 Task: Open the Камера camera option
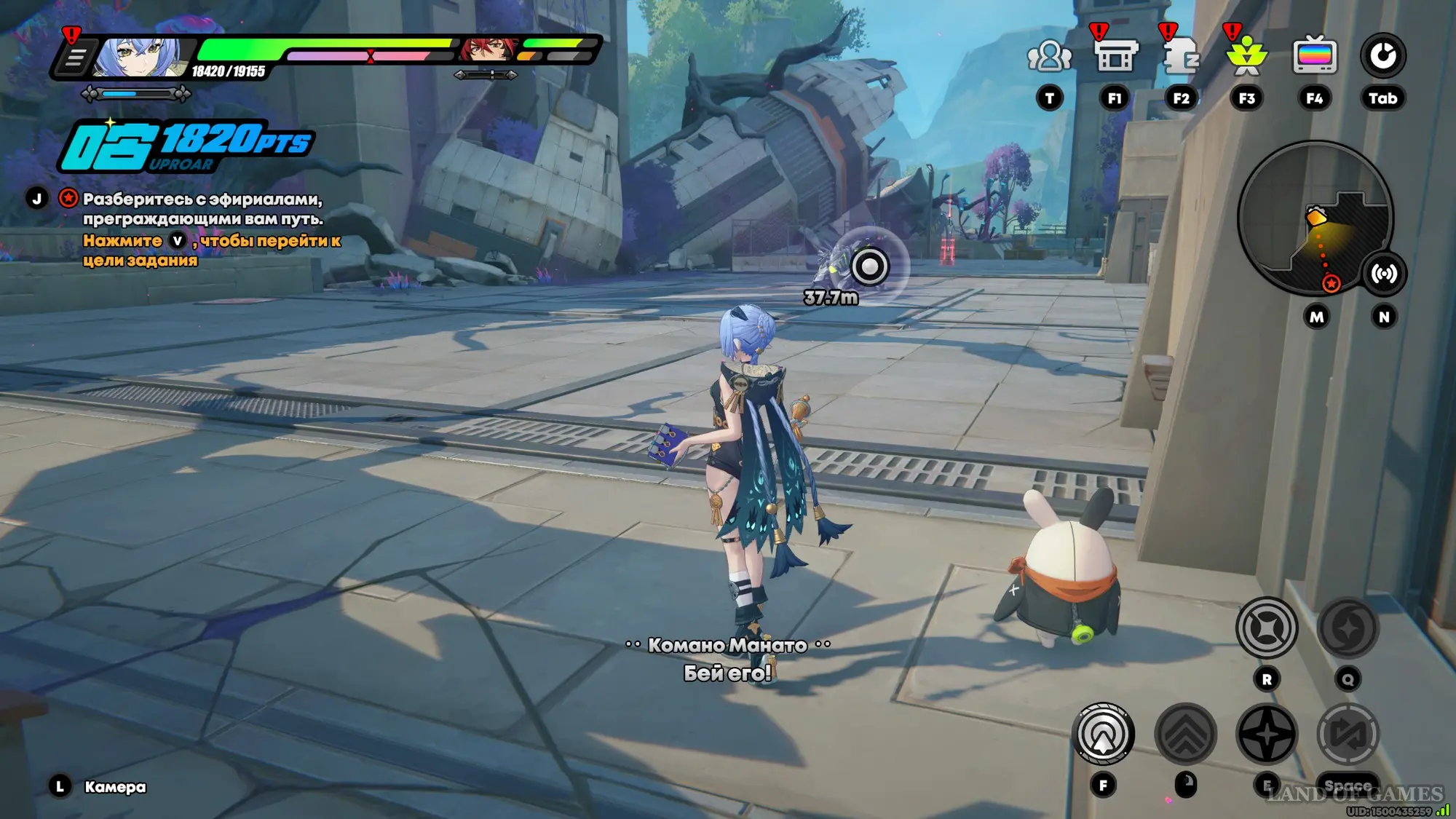[x=114, y=787]
